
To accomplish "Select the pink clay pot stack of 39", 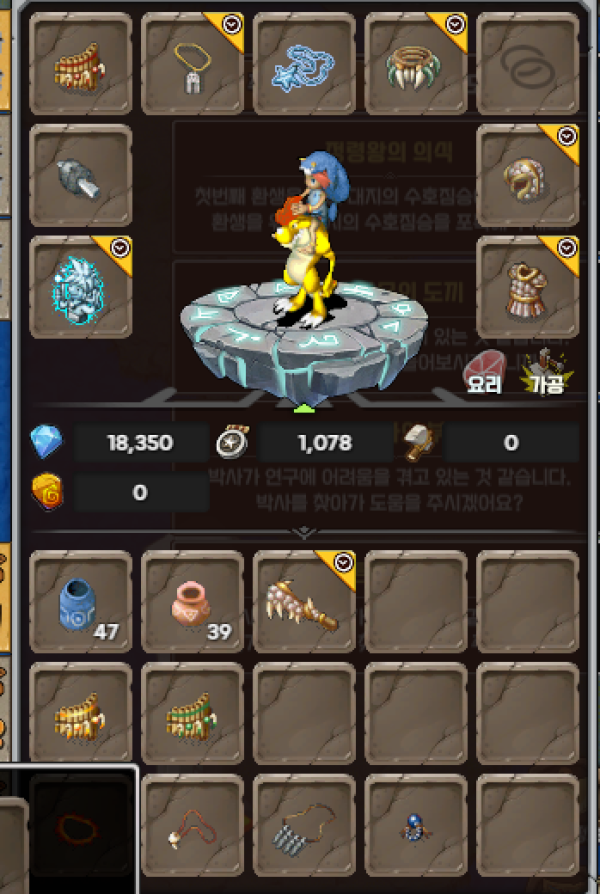I will tap(192, 601).
